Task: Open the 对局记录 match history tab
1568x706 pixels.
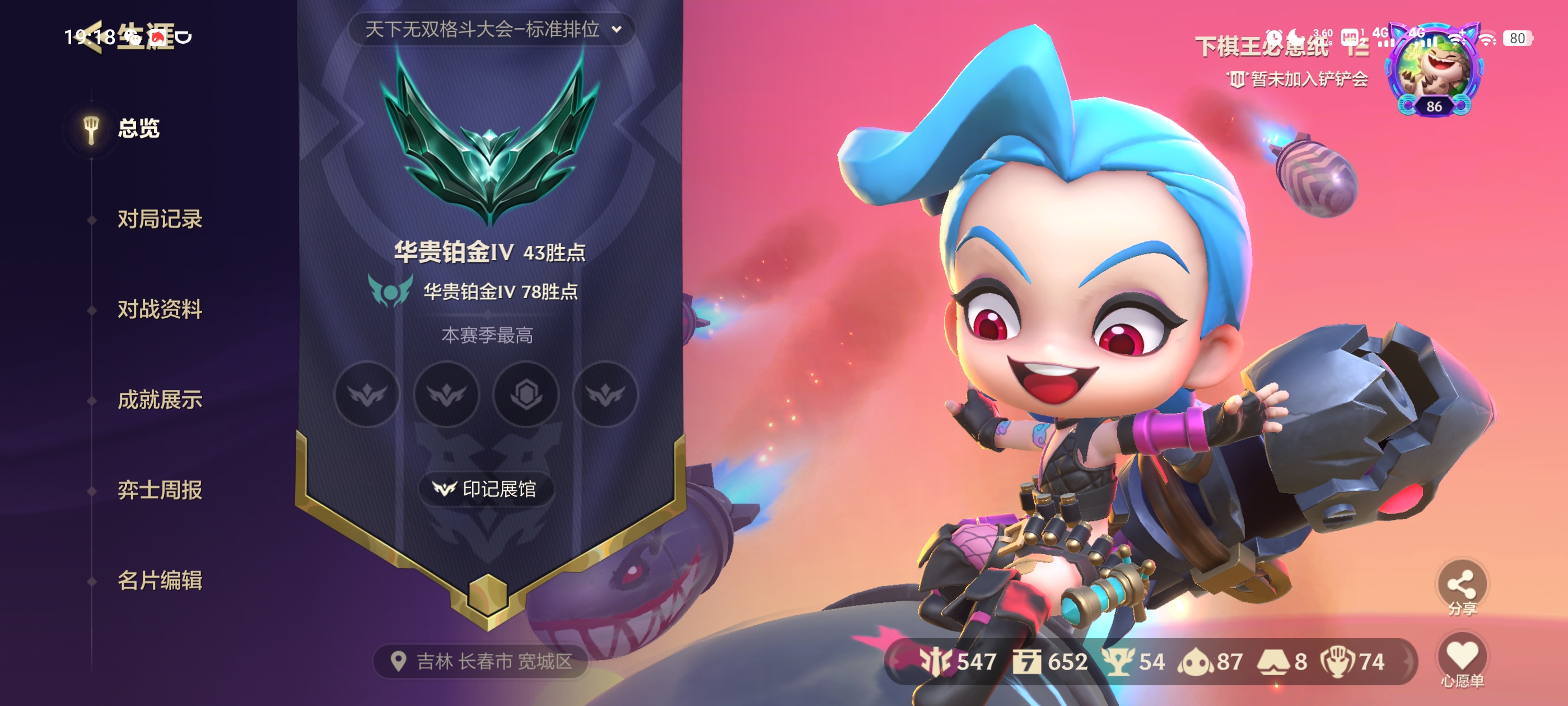Action: (160, 219)
